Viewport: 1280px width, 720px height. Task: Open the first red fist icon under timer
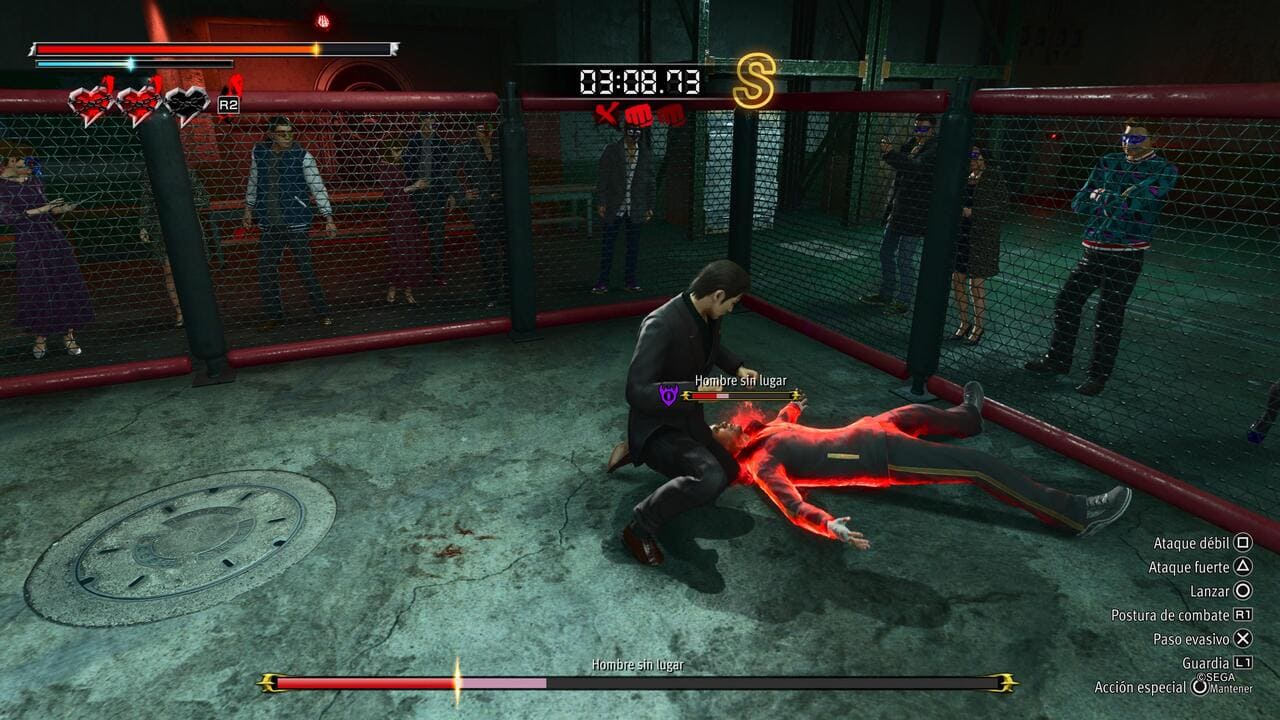[638, 115]
